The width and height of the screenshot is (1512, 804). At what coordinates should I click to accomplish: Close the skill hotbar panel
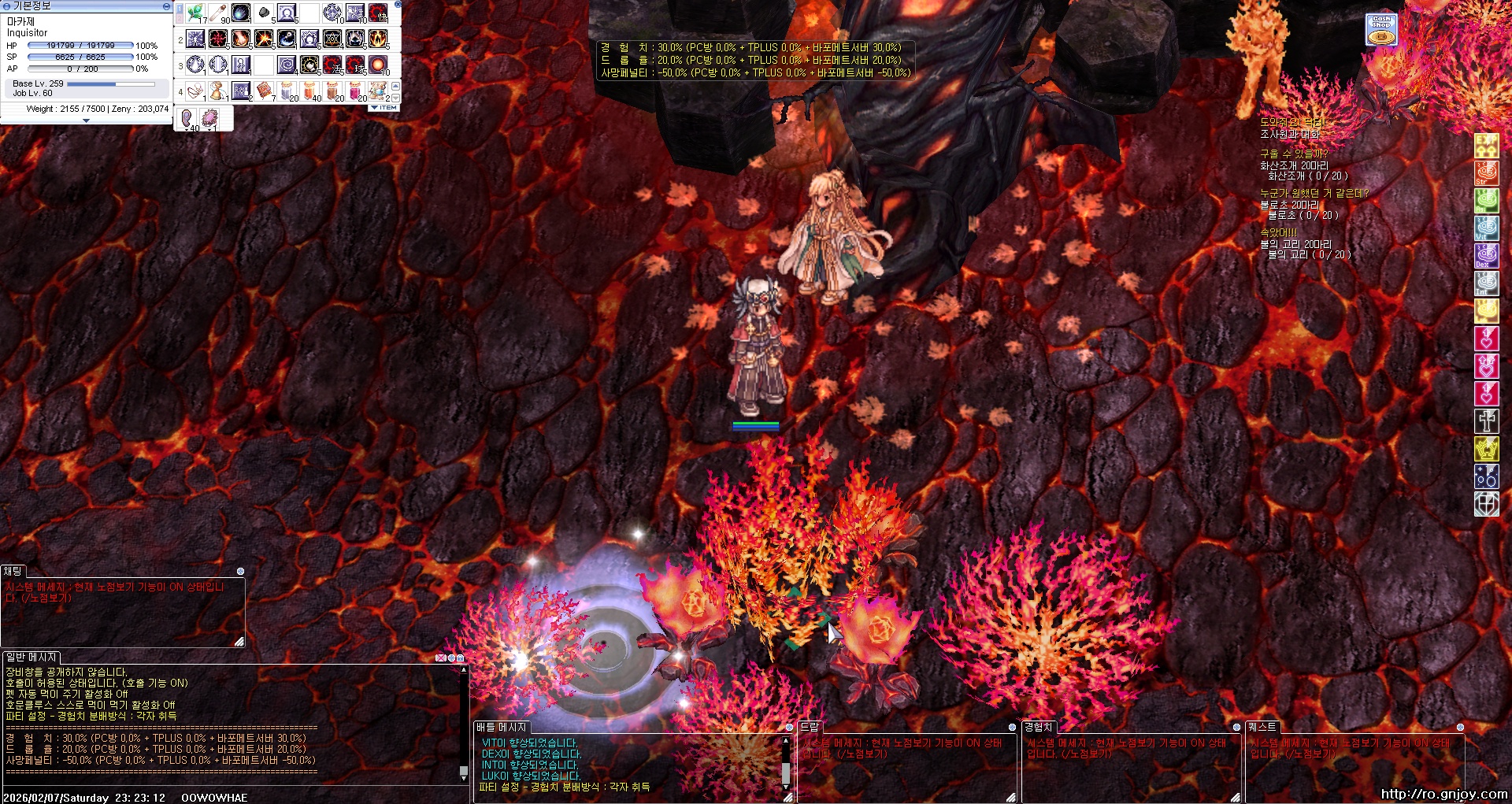[398, 5]
